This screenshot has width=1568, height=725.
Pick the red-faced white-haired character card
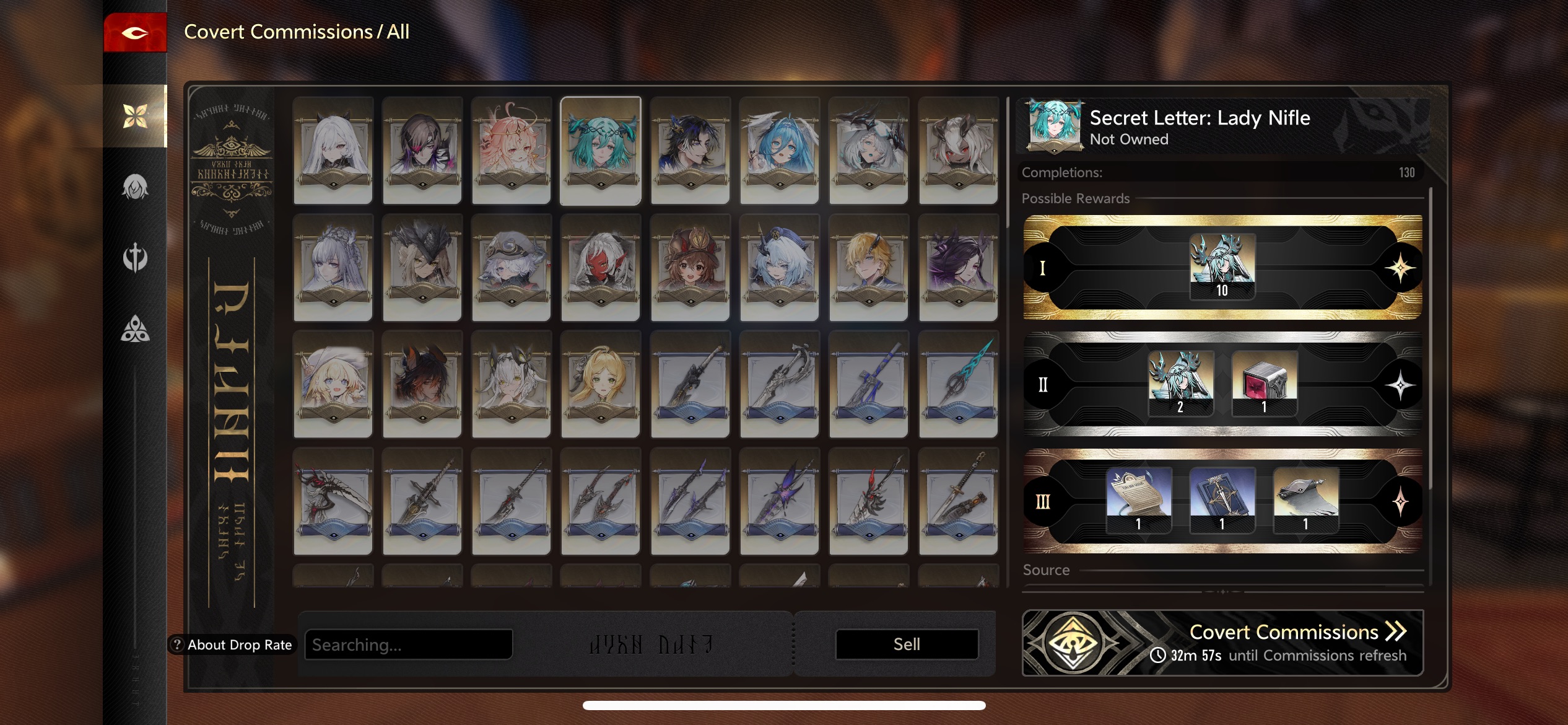(600, 268)
